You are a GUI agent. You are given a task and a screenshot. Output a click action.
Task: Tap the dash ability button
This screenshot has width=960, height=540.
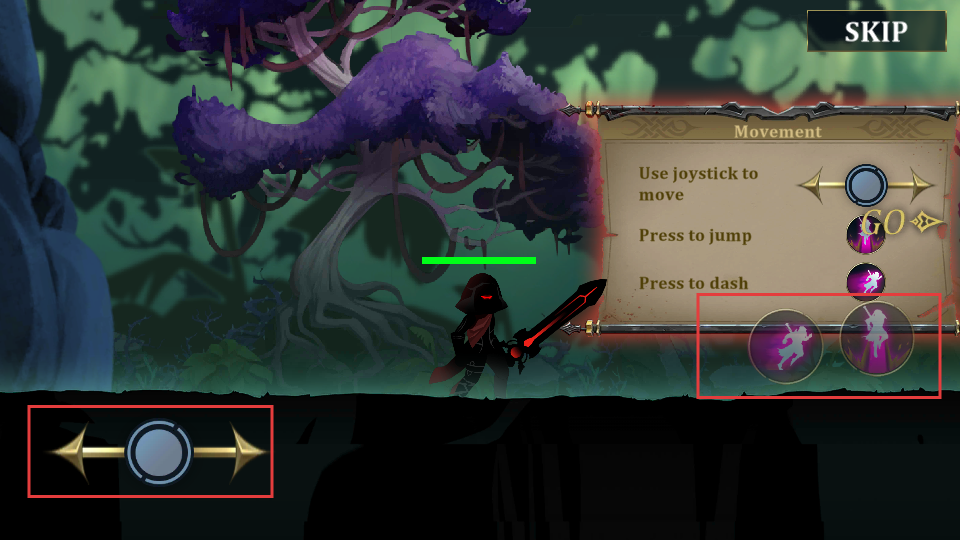click(786, 347)
